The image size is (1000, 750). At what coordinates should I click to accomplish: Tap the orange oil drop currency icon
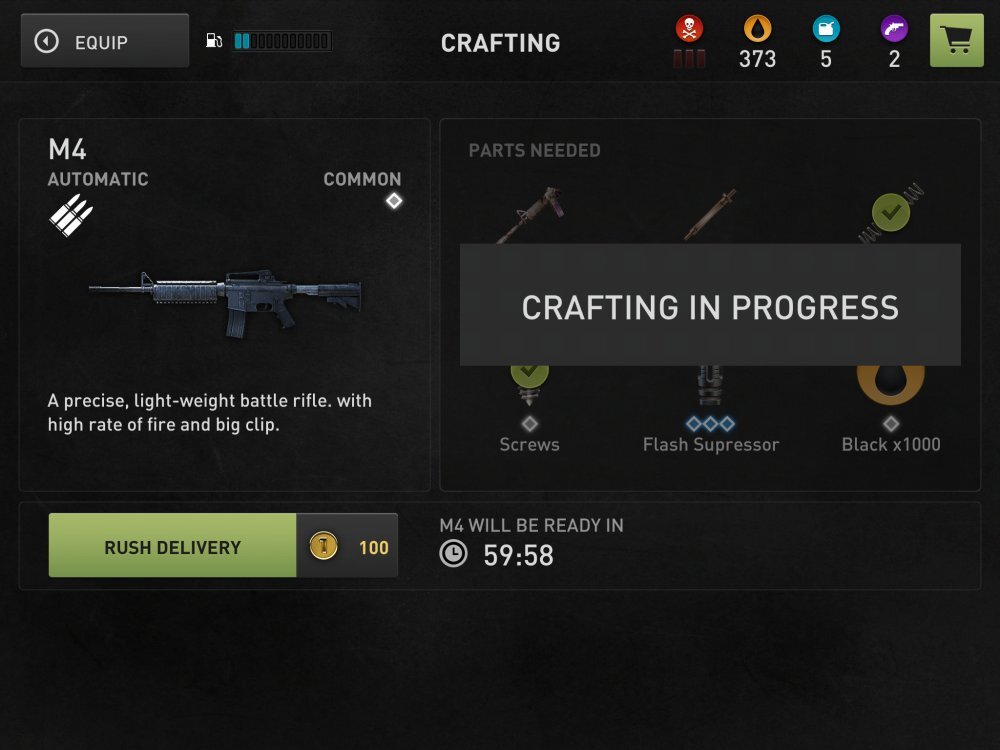[x=757, y=29]
